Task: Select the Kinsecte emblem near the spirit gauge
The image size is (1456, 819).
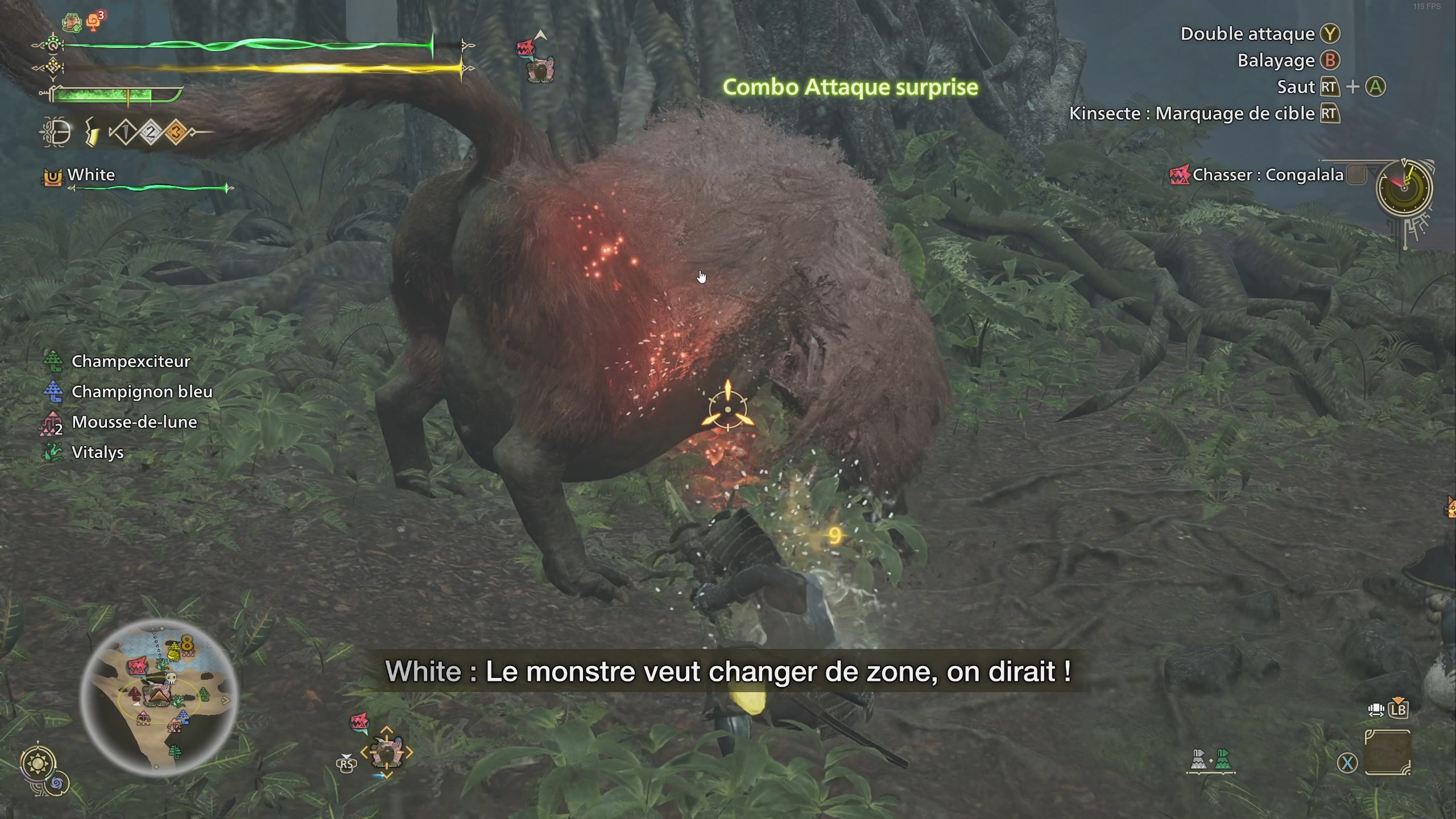Action: [55, 133]
